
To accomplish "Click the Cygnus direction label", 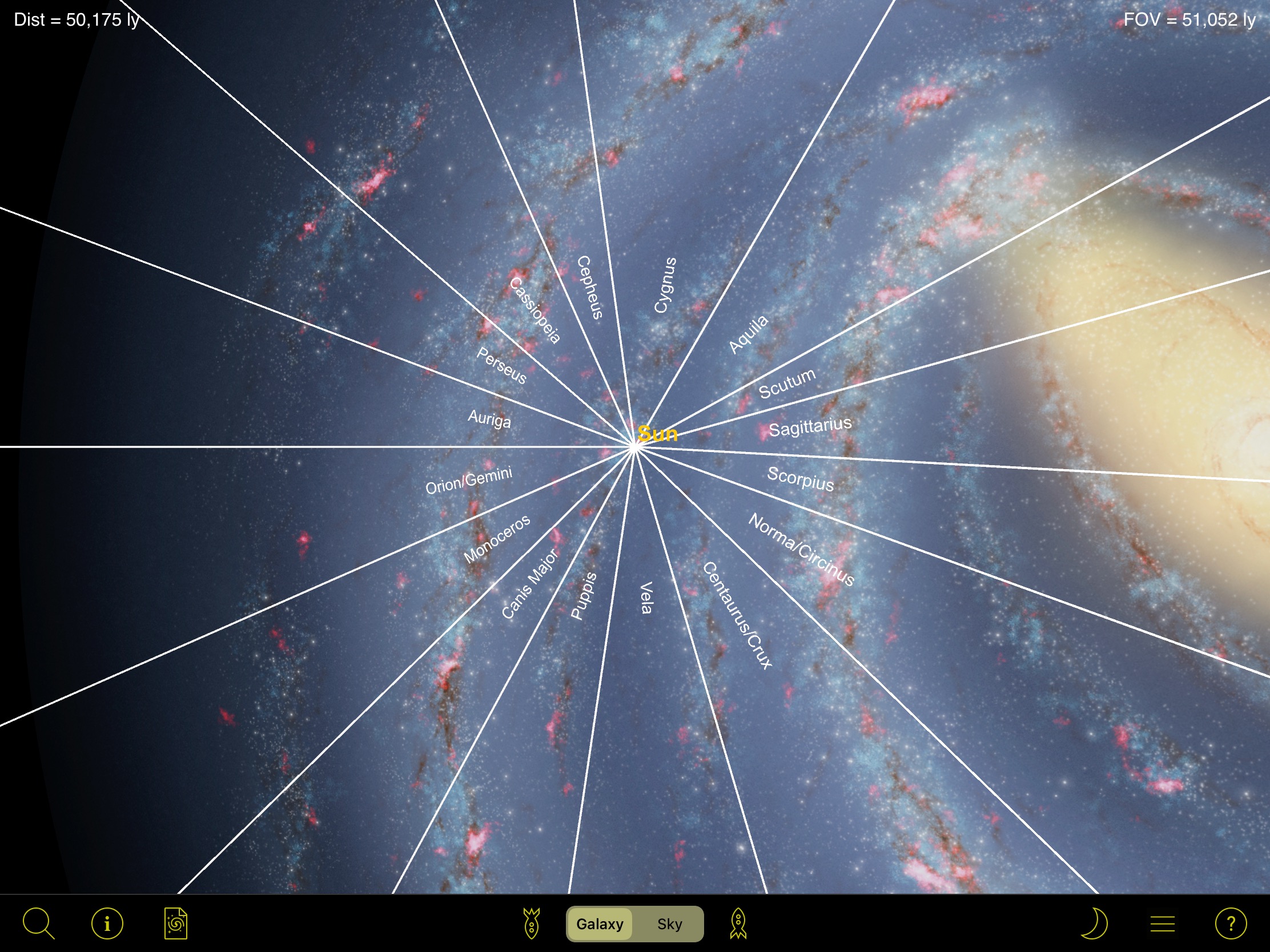I will tap(665, 284).
